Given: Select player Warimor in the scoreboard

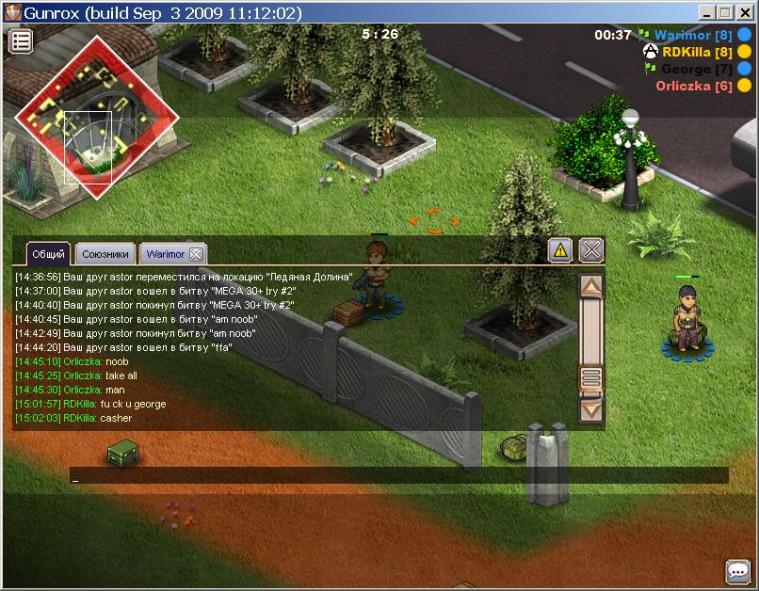Looking at the screenshot, I should tap(695, 35).
